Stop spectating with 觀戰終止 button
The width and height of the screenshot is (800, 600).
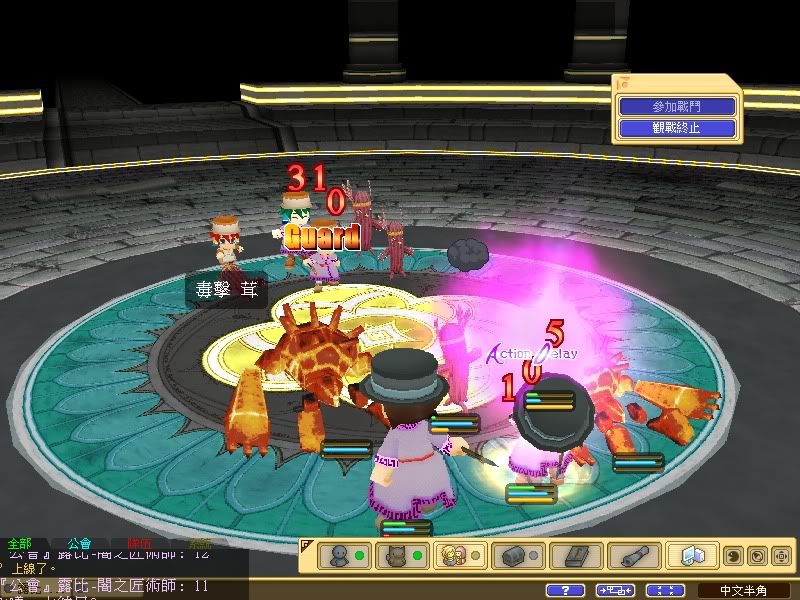tap(677, 127)
